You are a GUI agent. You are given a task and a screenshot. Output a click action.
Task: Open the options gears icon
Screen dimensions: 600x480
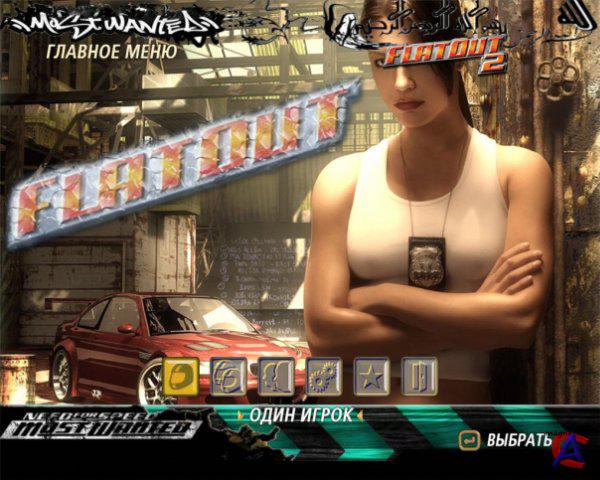point(323,375)
